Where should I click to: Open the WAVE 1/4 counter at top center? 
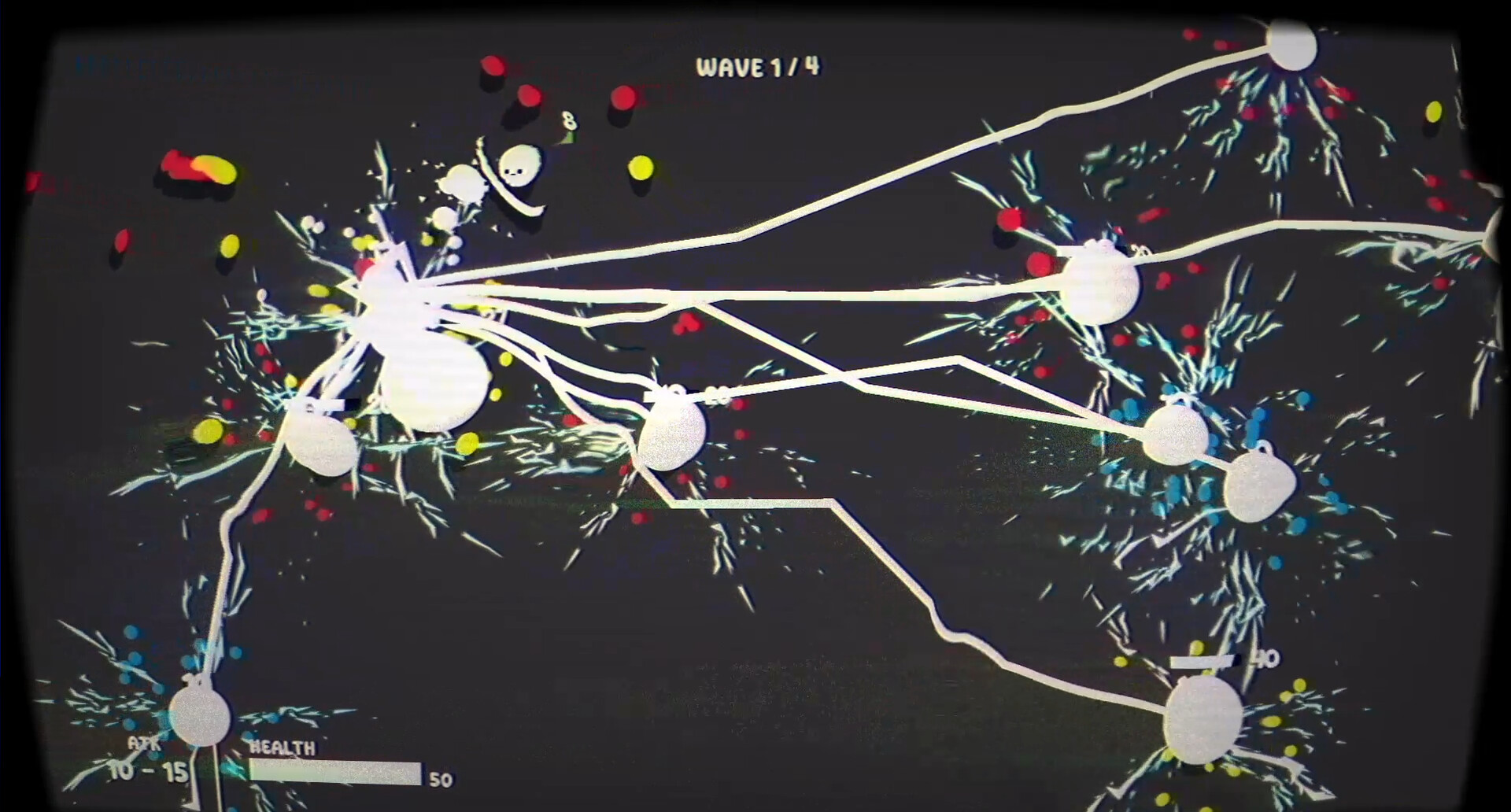(x=758, y=66)
